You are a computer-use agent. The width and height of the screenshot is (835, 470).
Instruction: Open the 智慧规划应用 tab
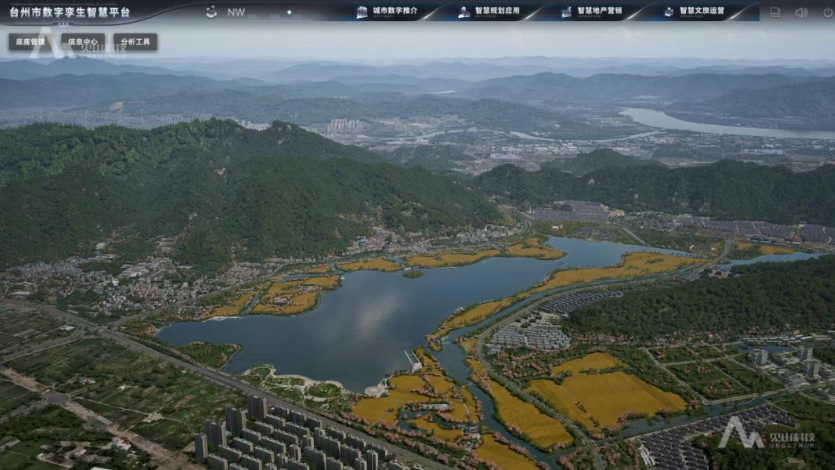(x=490, y=12)
